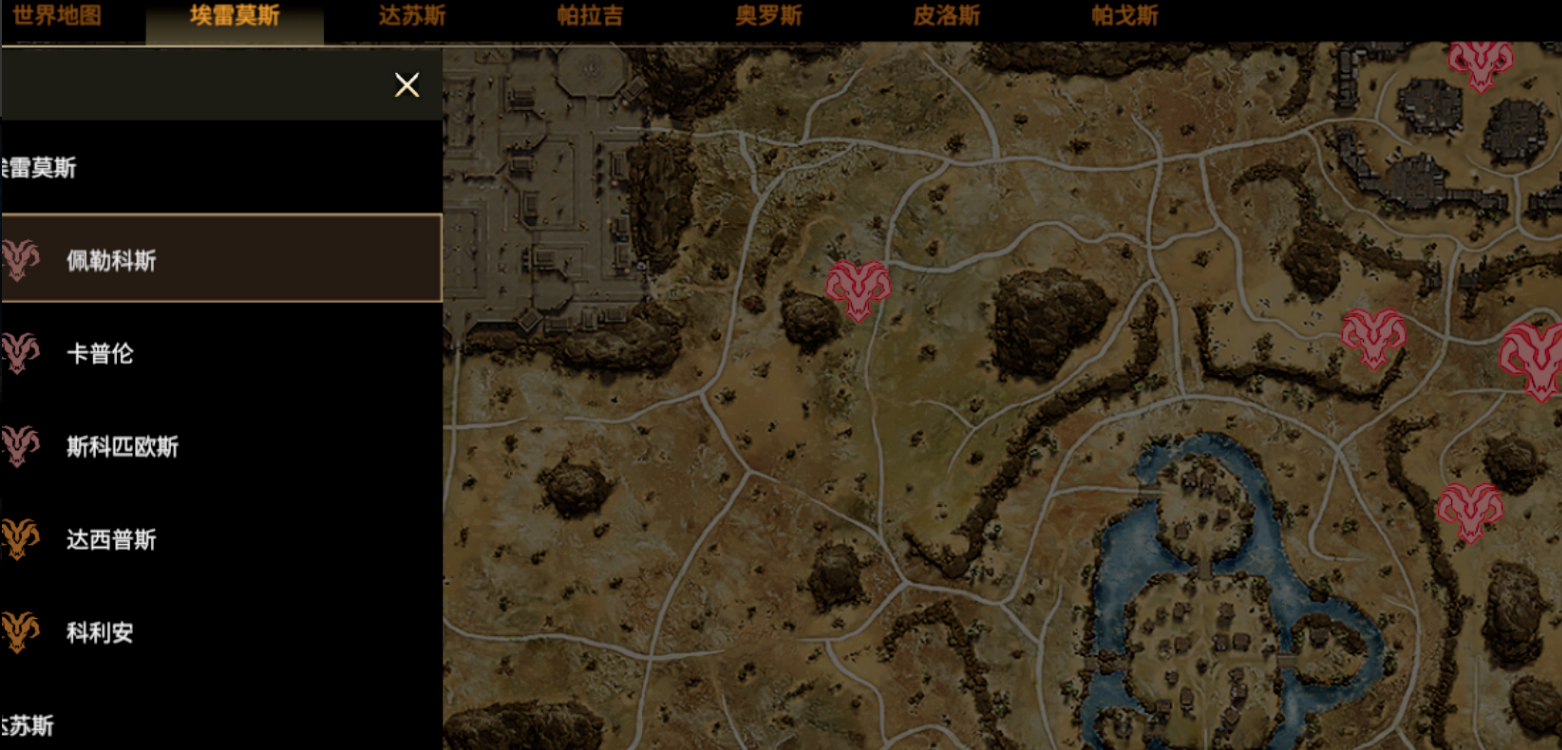The height and width of the screenshot is (750, 1562).
Task: Switch to the 世界地图 tab
Action: pyautogui.click(x=57, y=16)
